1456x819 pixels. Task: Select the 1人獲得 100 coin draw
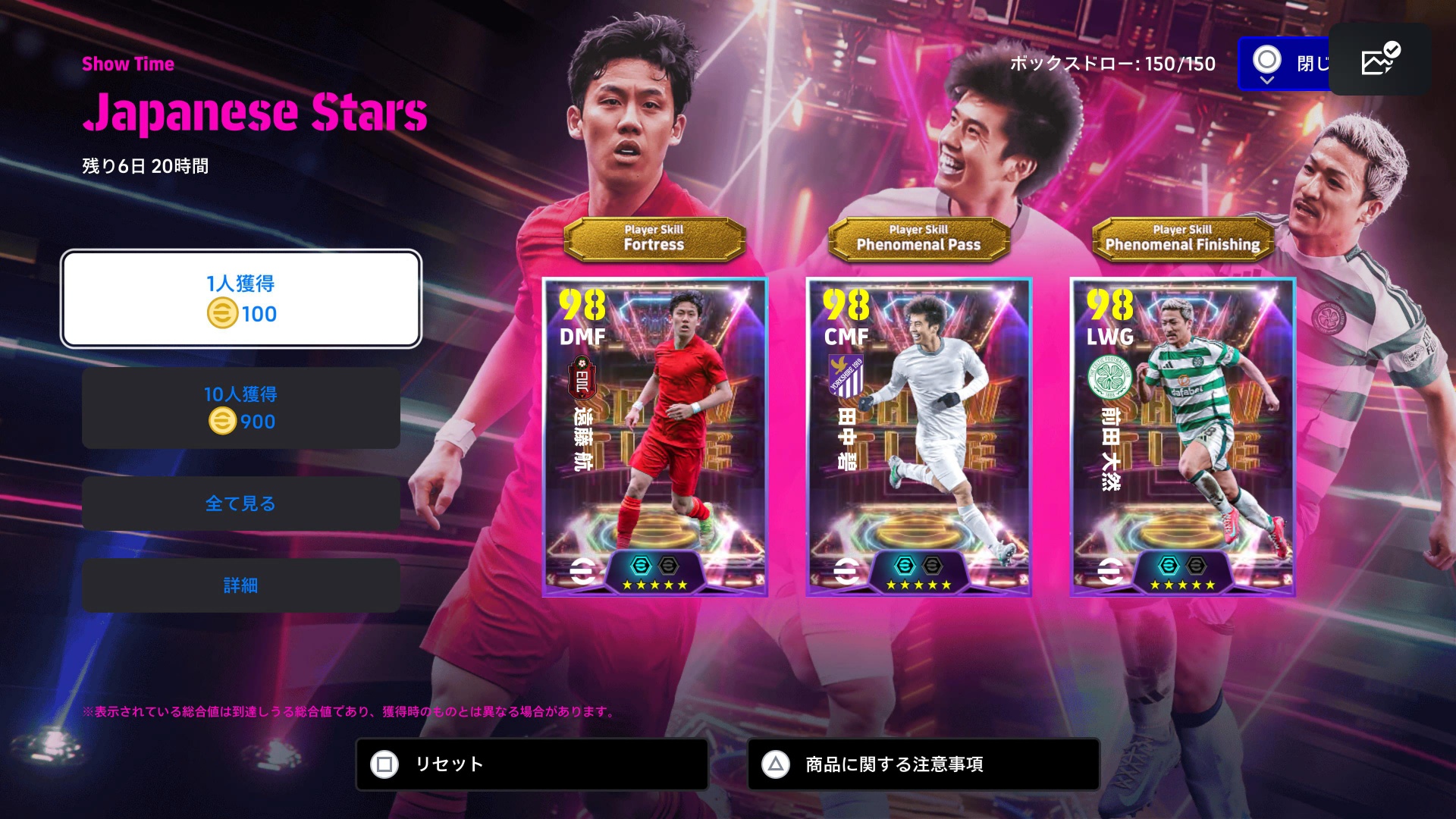tap(240, 299)
